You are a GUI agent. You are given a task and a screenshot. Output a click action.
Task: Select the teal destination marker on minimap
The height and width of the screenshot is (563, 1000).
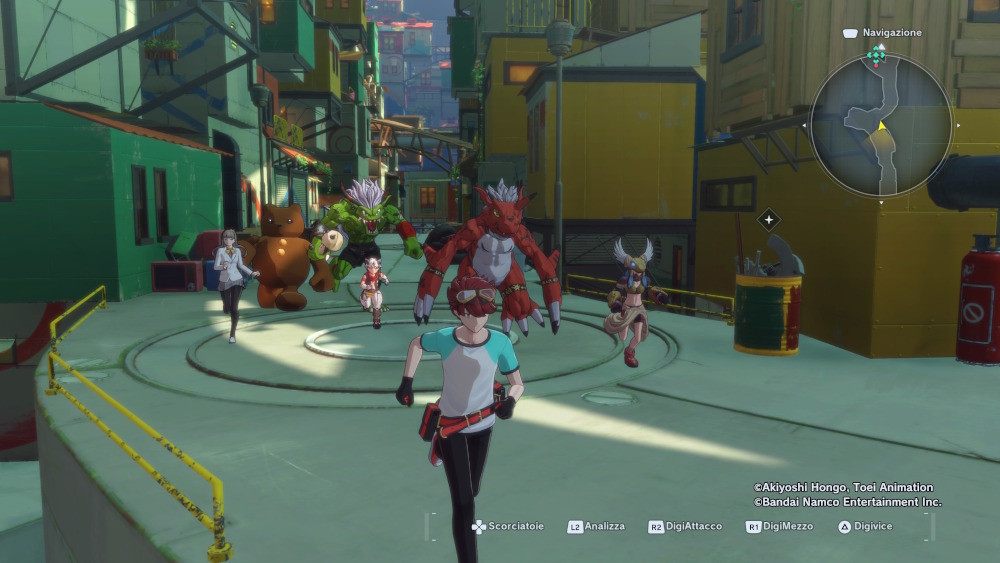pos(876,55)
